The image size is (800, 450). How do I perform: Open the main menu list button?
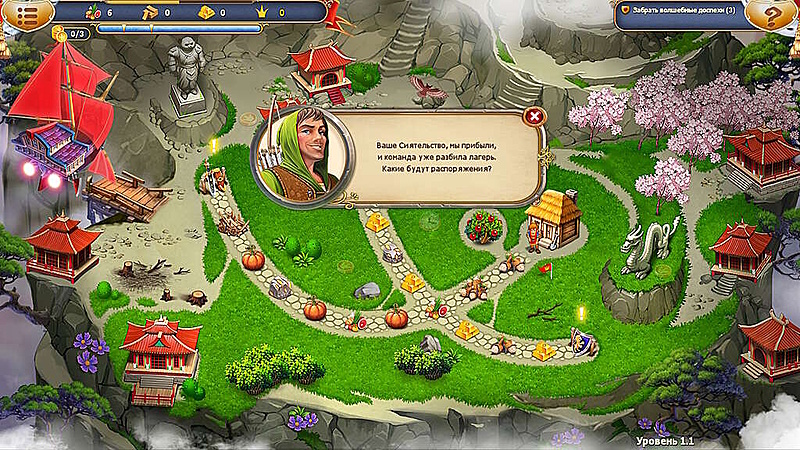point(22,13)
